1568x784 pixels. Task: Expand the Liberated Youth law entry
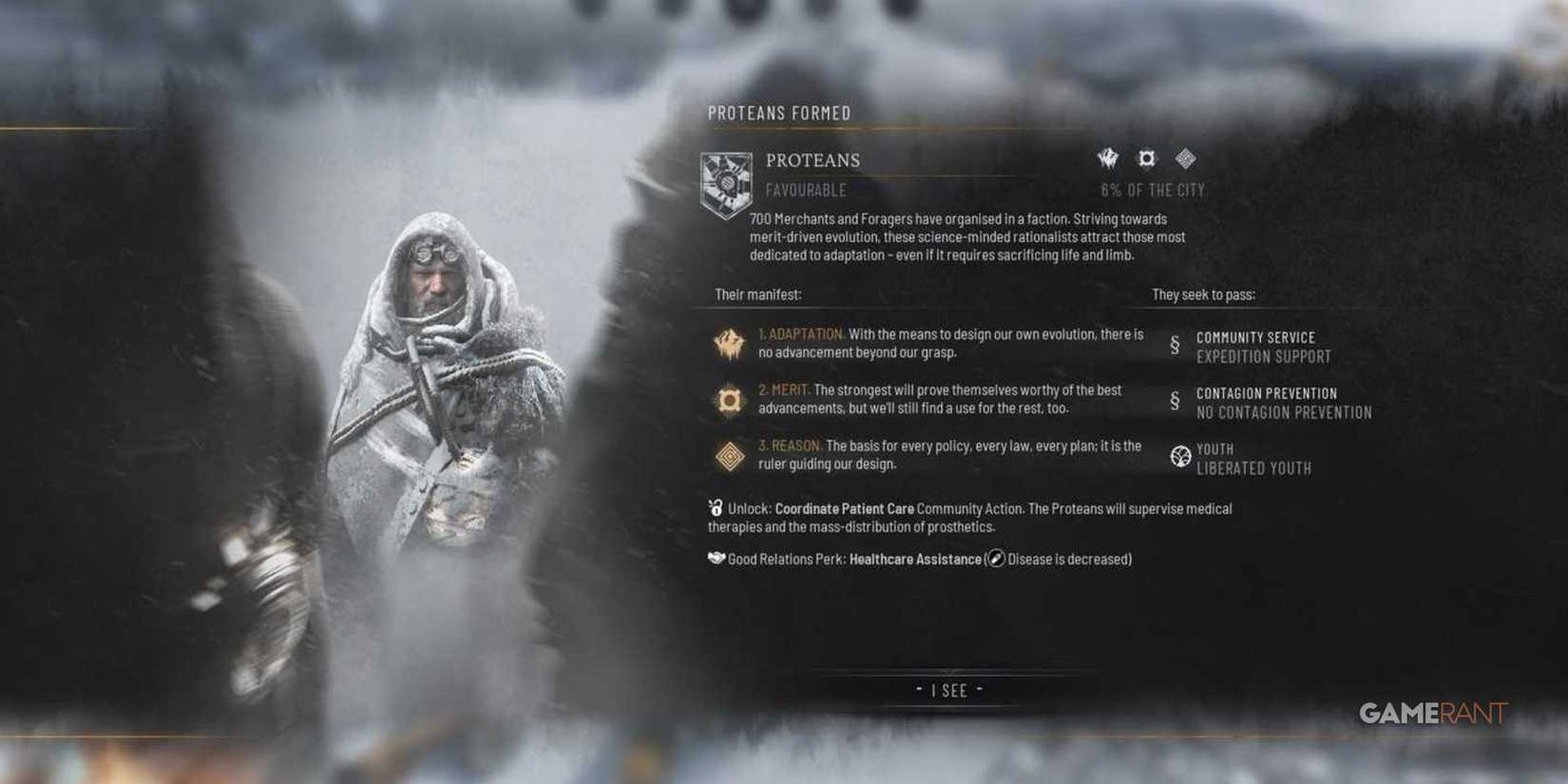pyautogui.click(x=1254, y=468)
